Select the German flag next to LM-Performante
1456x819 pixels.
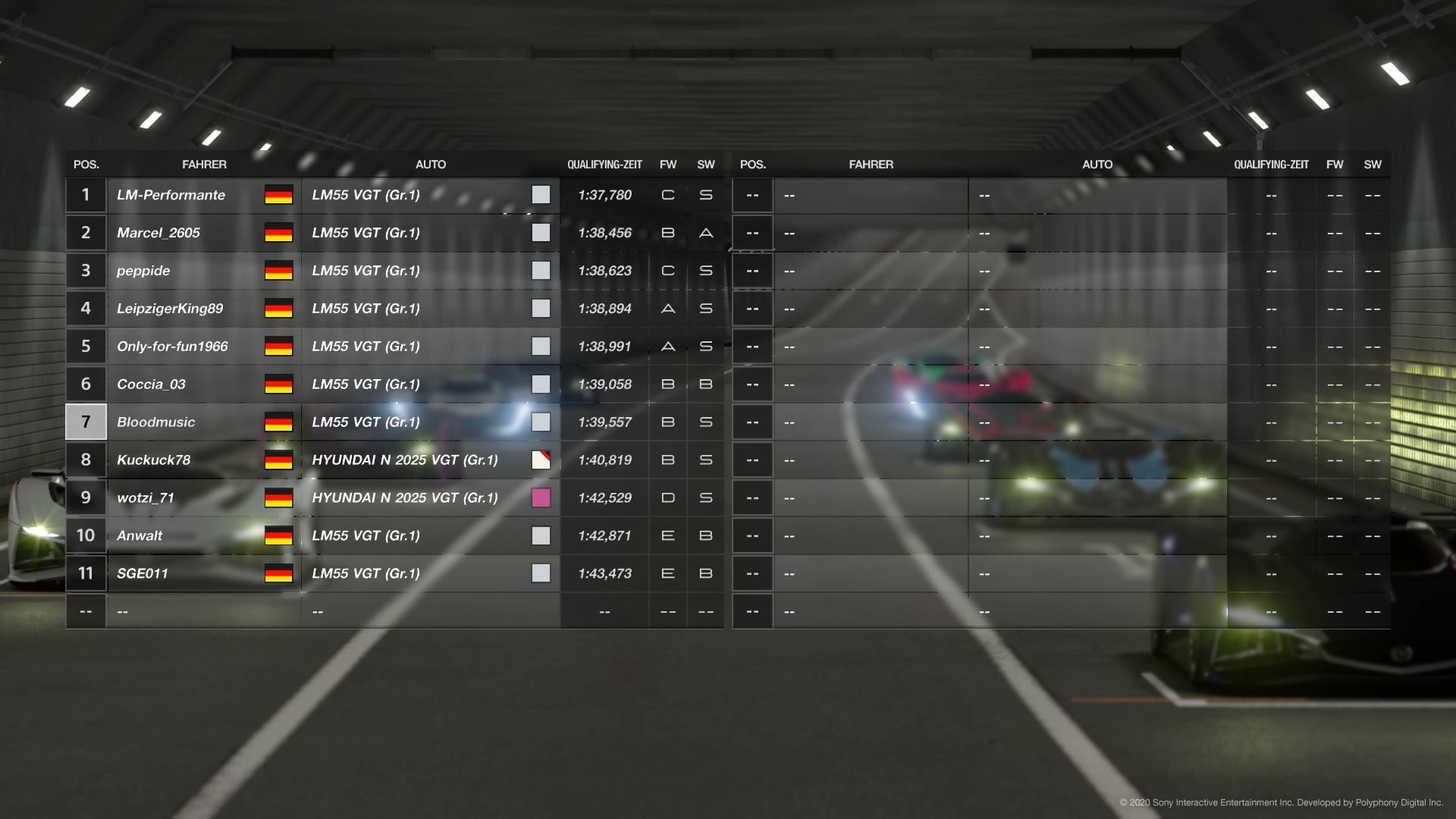(276, 195)
